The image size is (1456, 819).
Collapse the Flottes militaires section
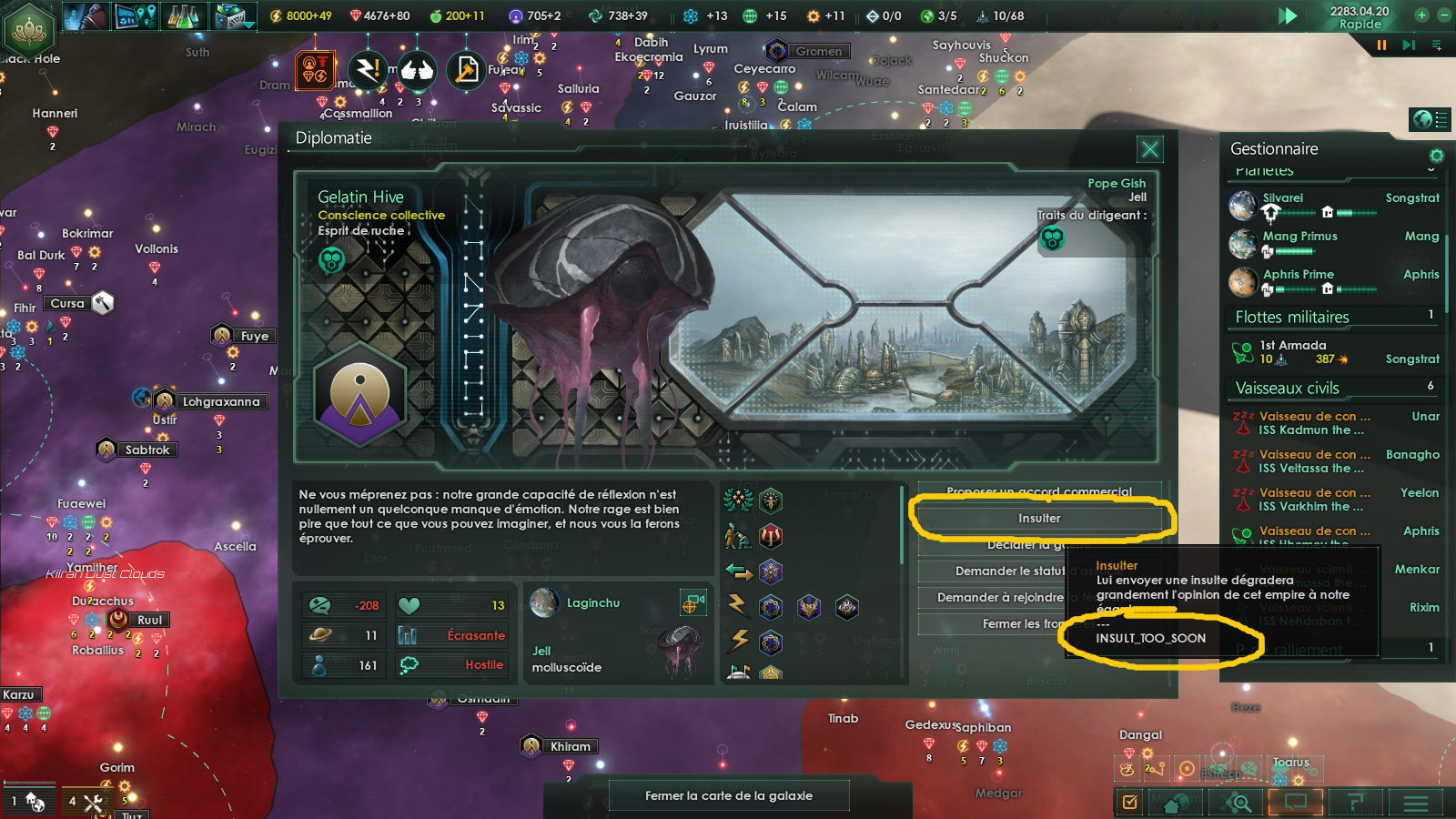pos(1294,317)
